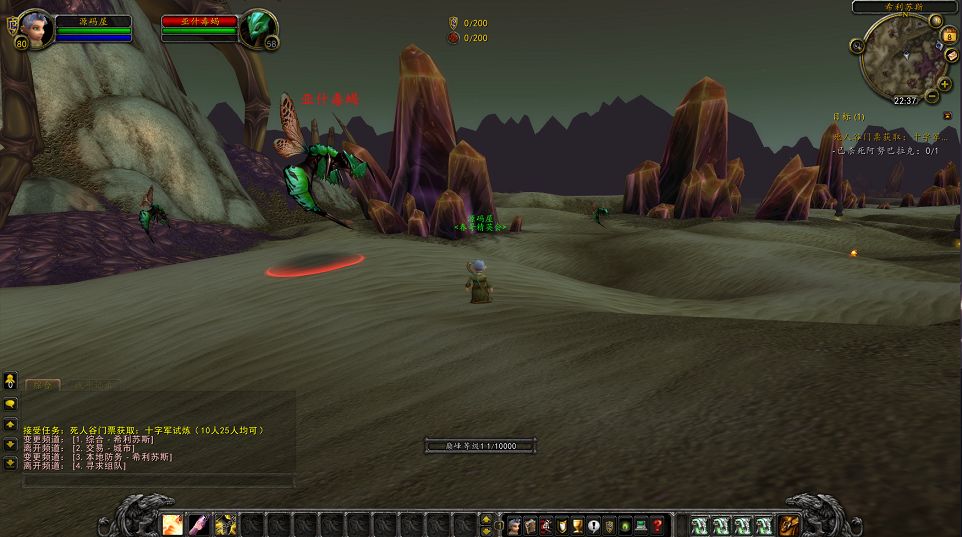962x537 pixels.
Task: Open the mail envelope icon by the minimap
Action: click(952, 55)
